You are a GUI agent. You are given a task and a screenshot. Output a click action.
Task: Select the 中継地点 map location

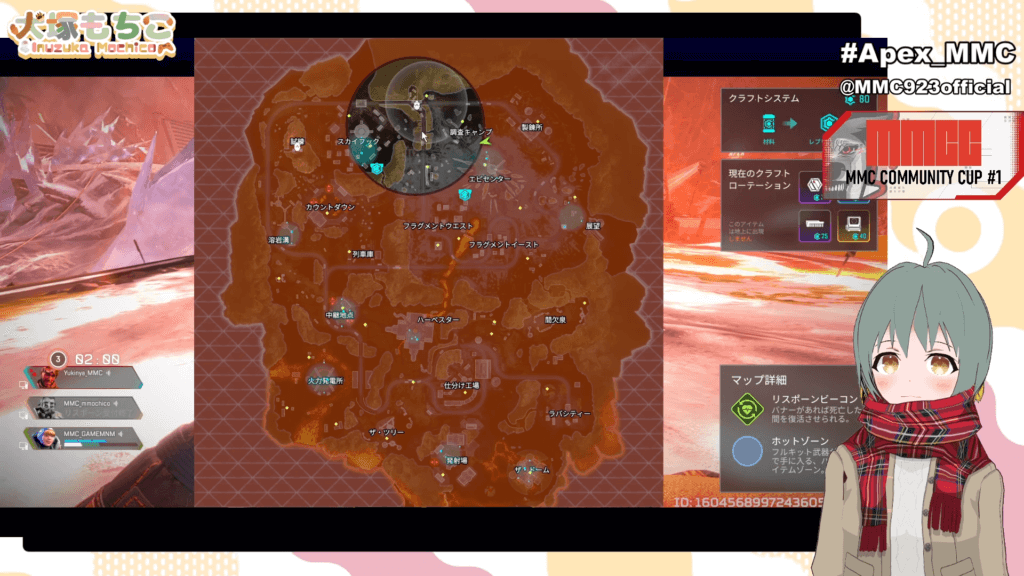(x=341, y=315)
